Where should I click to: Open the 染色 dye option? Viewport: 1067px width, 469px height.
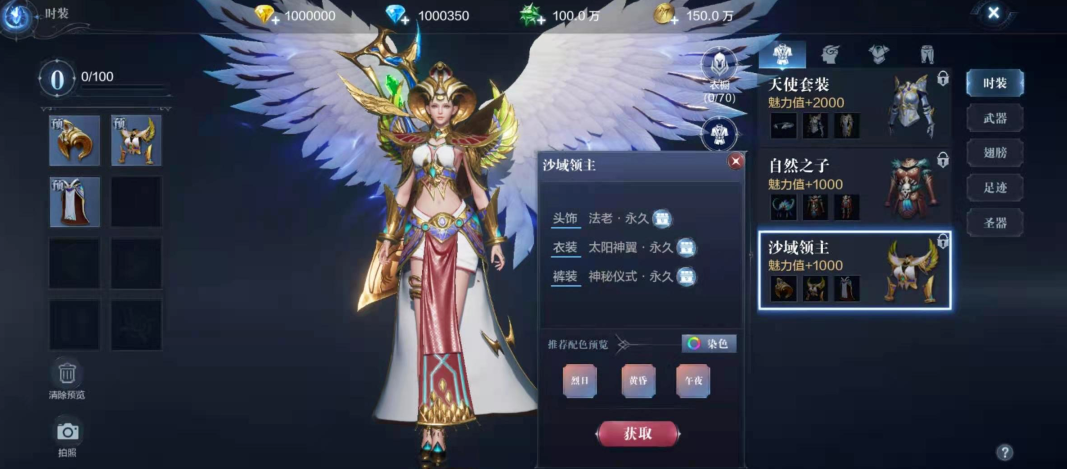click(709, 344)
